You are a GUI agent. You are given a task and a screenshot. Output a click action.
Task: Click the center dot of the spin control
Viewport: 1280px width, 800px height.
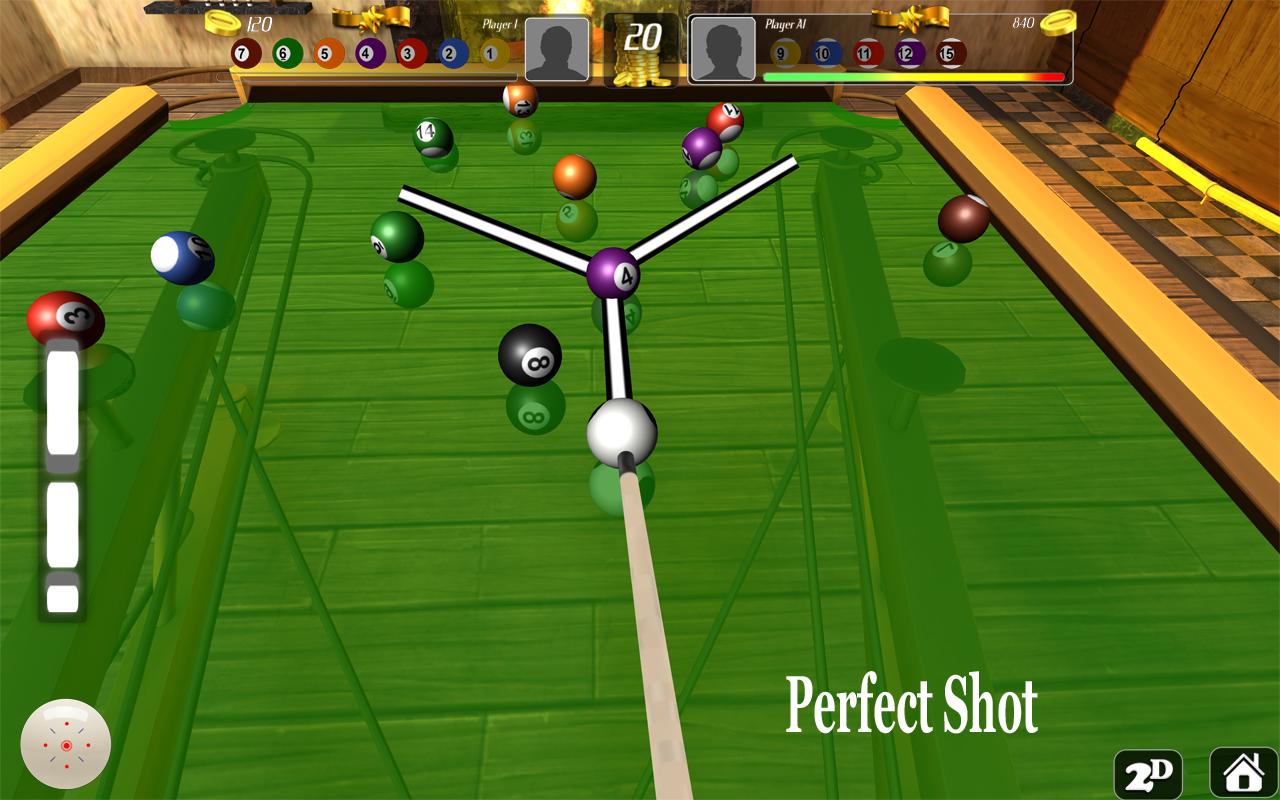point(67,746)
